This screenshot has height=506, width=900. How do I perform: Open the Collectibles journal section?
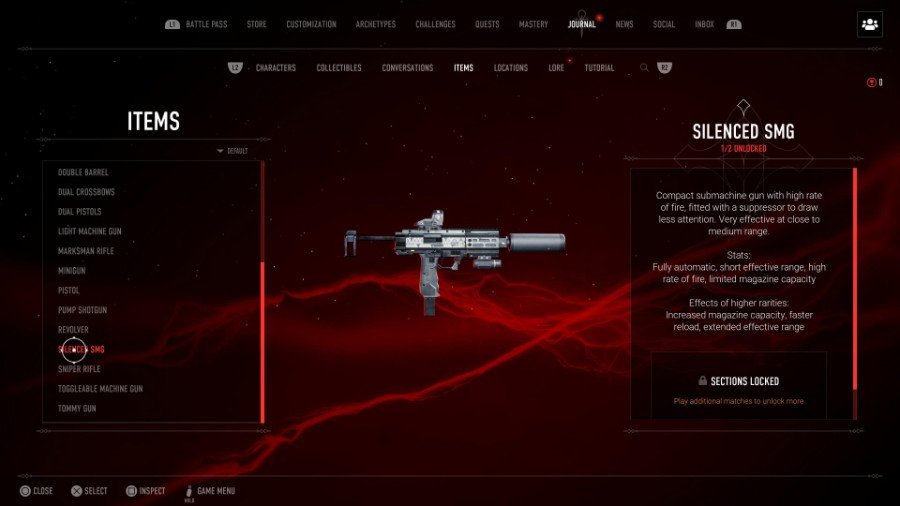(339, 68)
